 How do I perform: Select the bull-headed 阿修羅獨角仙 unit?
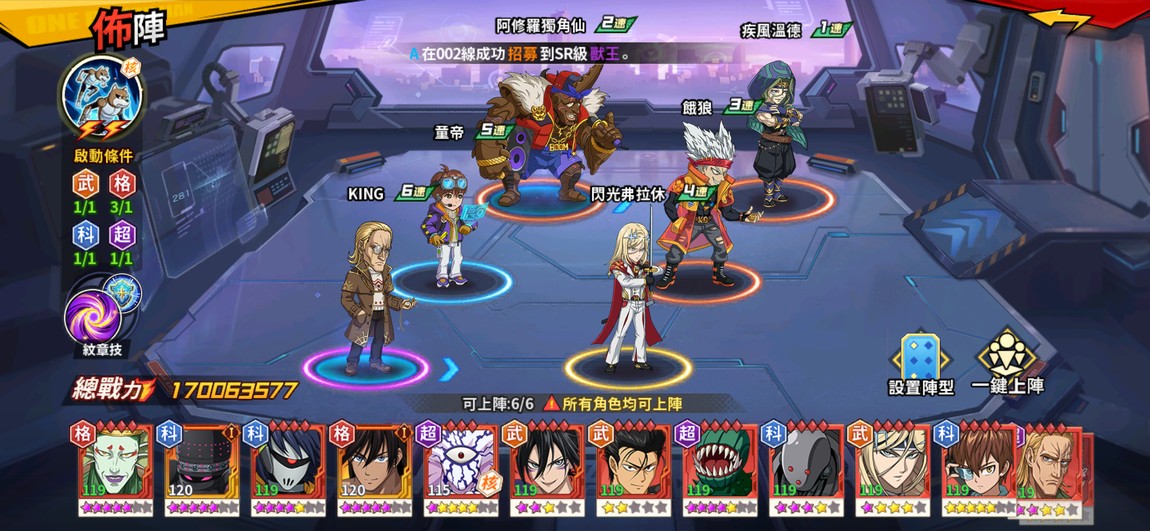pos(545,135)
